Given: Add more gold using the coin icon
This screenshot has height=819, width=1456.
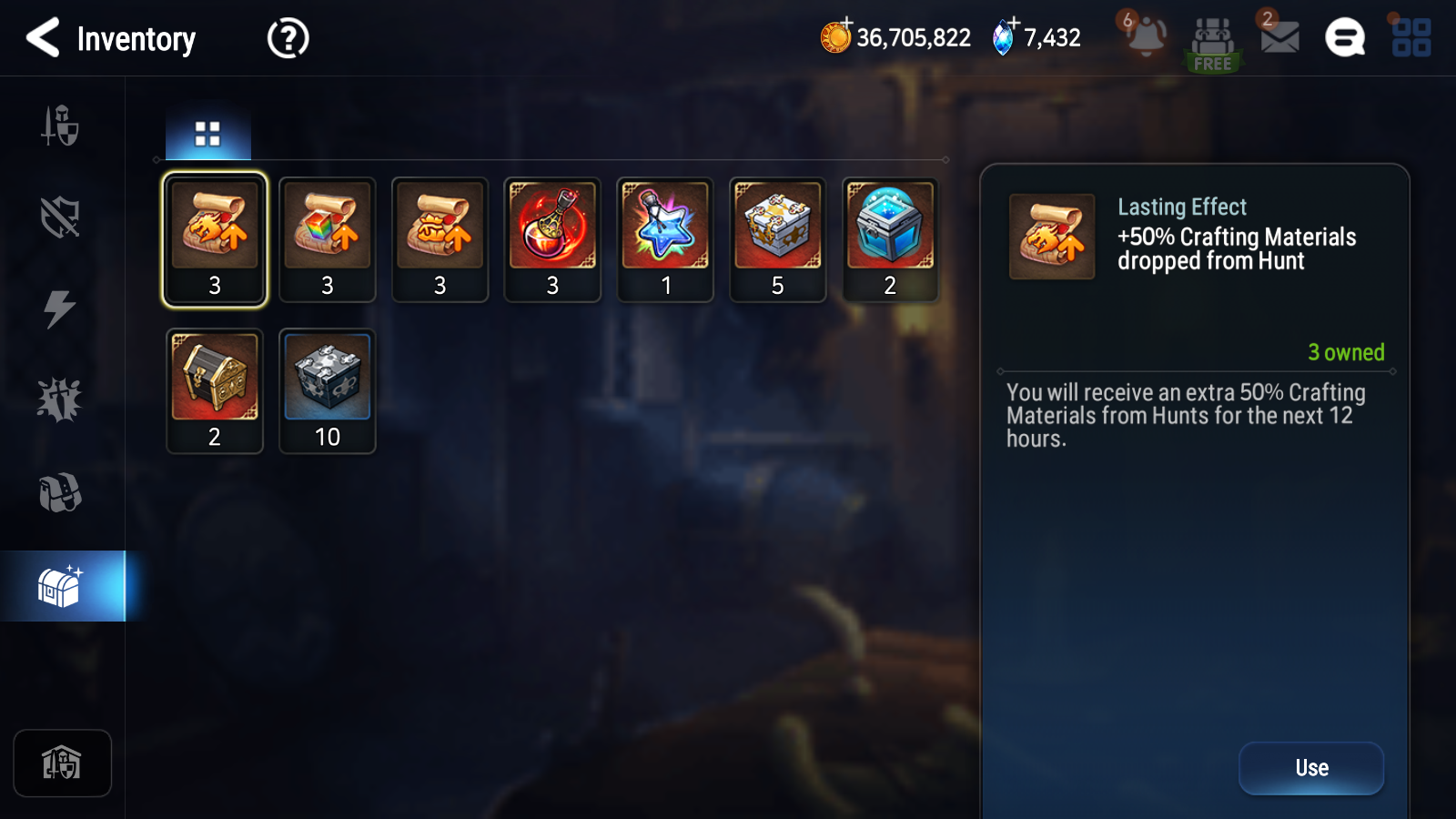Looking at the screenshot, I should (x=835, y=36).
